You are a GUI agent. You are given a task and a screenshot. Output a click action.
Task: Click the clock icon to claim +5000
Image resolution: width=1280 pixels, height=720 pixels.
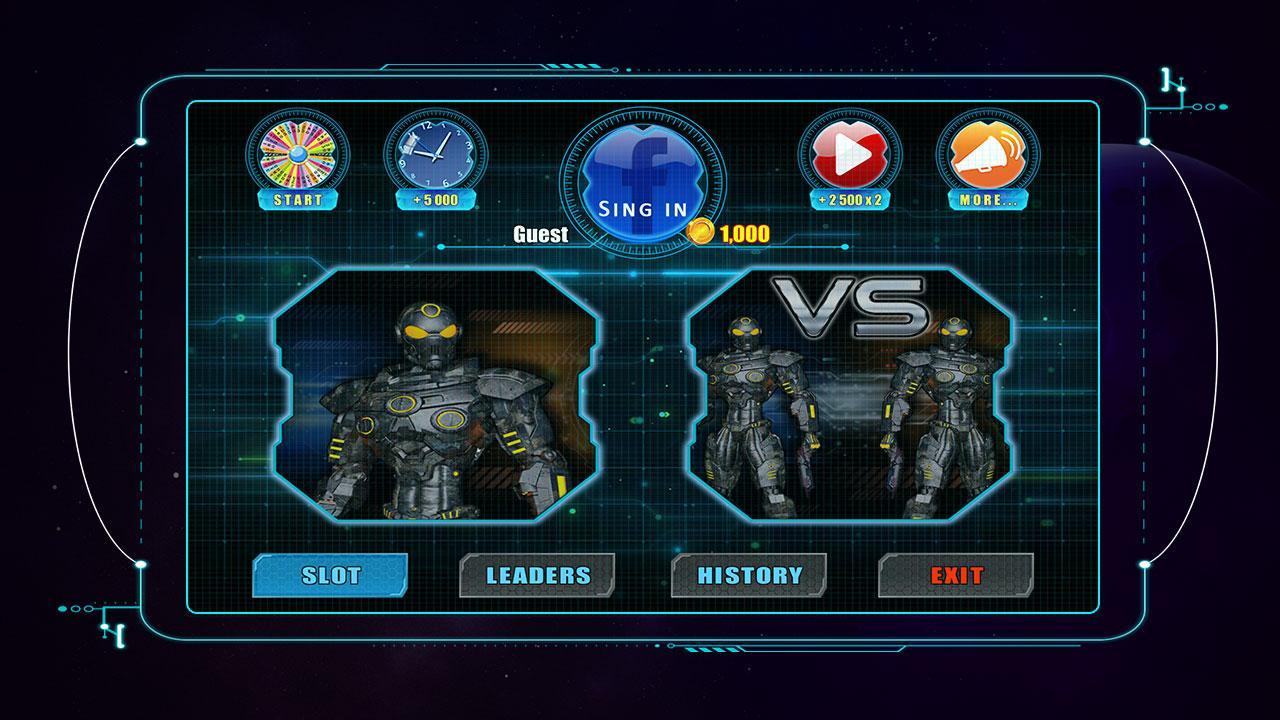coord(430,154)
